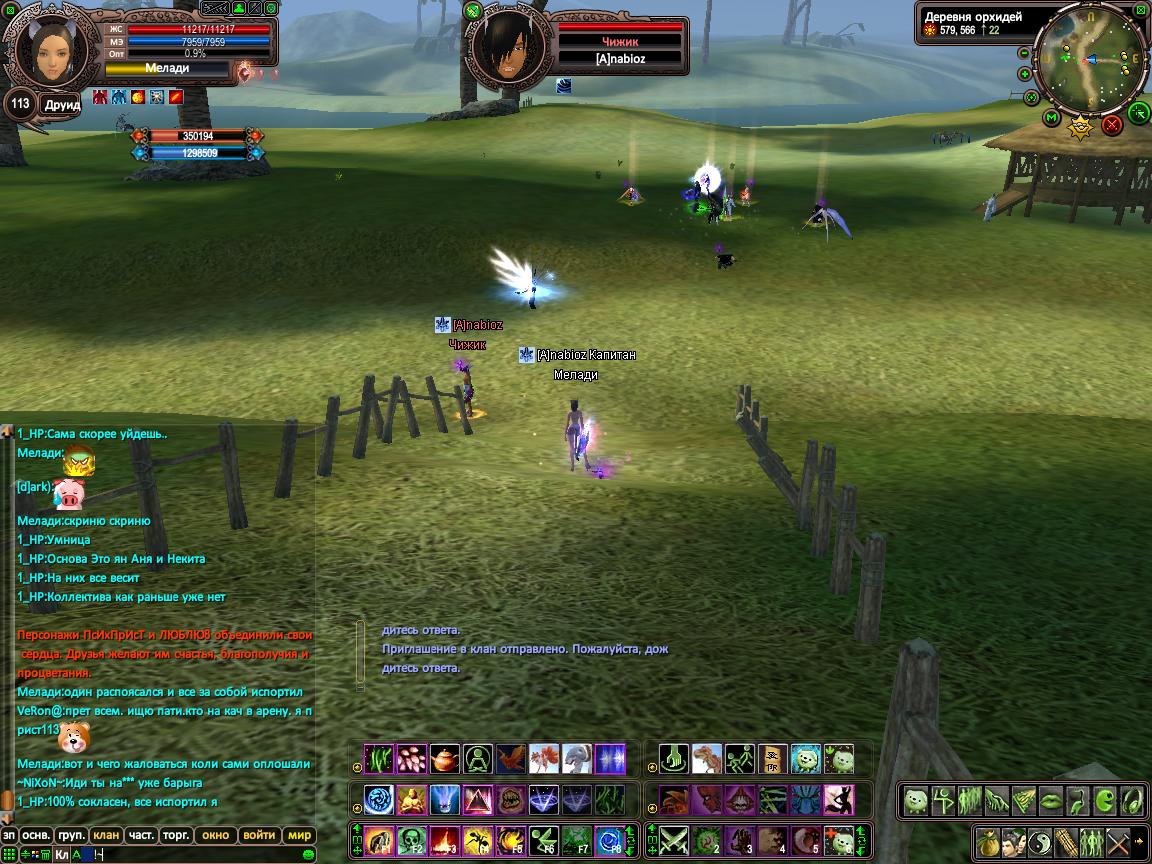Switch chat to the мир tab
This screenshot has height=864, width=1152.
click(299, 835)
